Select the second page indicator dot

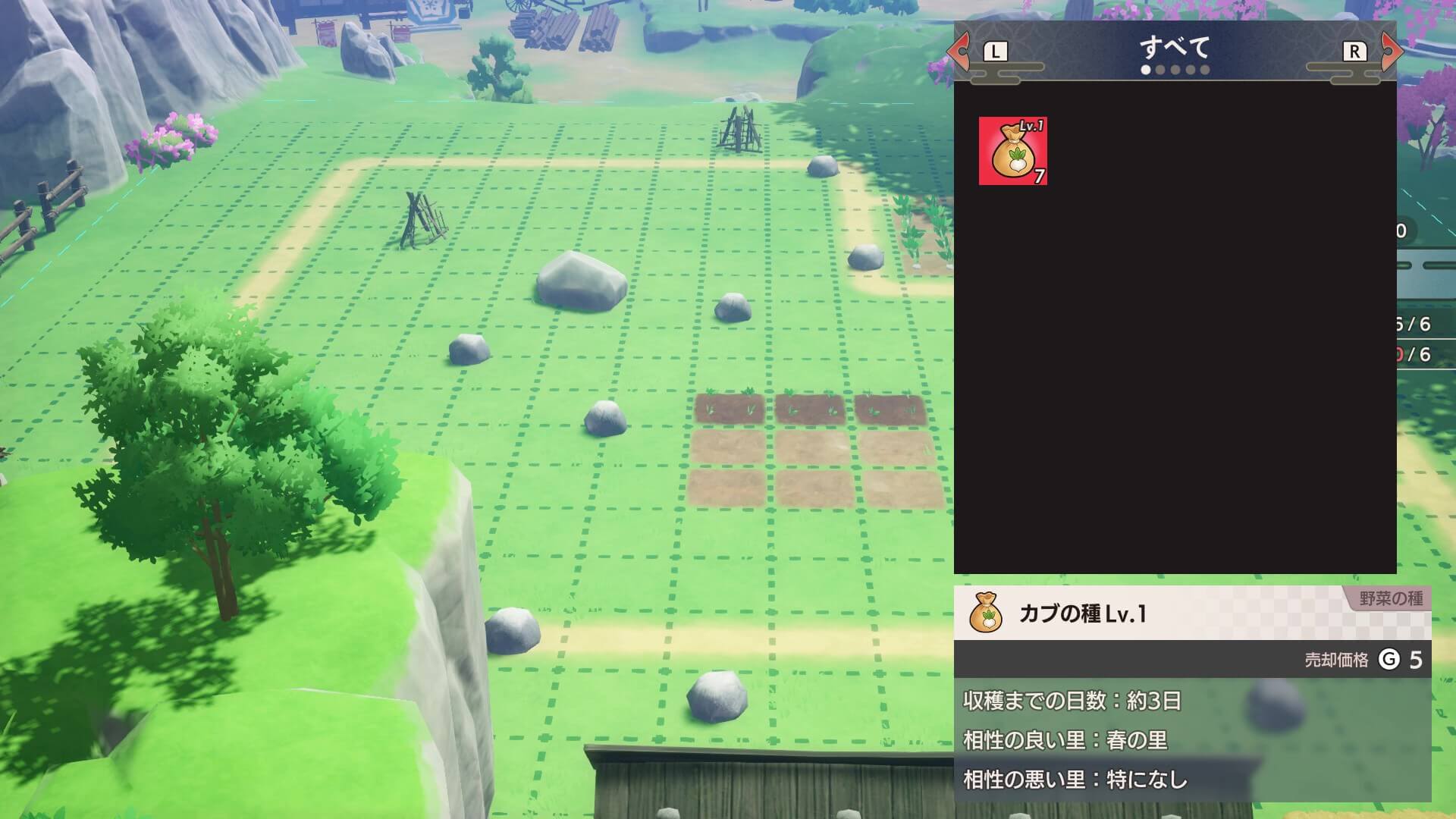tap(1162, 70)
